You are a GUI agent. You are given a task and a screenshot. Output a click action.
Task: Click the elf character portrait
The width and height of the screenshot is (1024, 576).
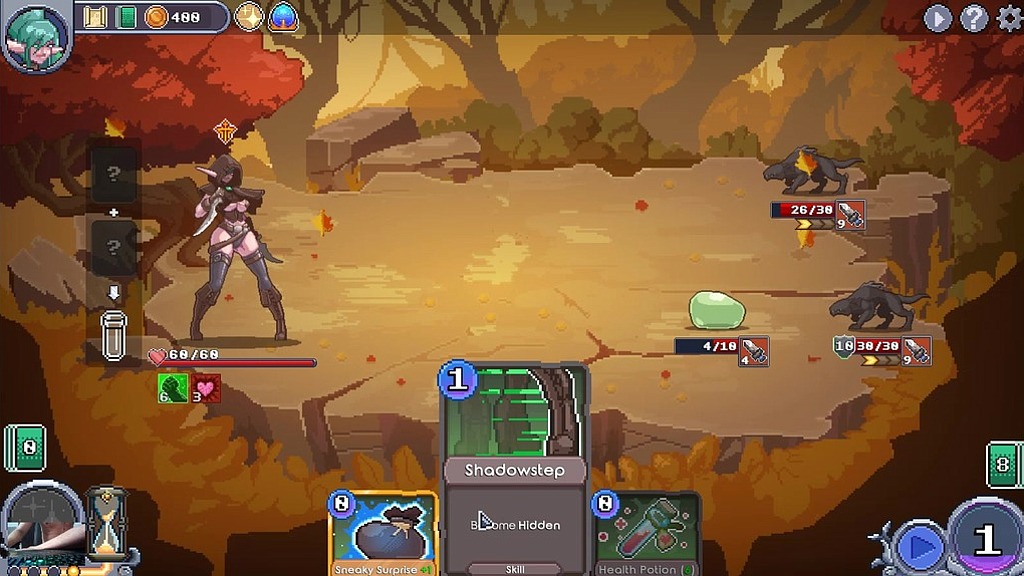pyautogui.click(x=34, y=35)
